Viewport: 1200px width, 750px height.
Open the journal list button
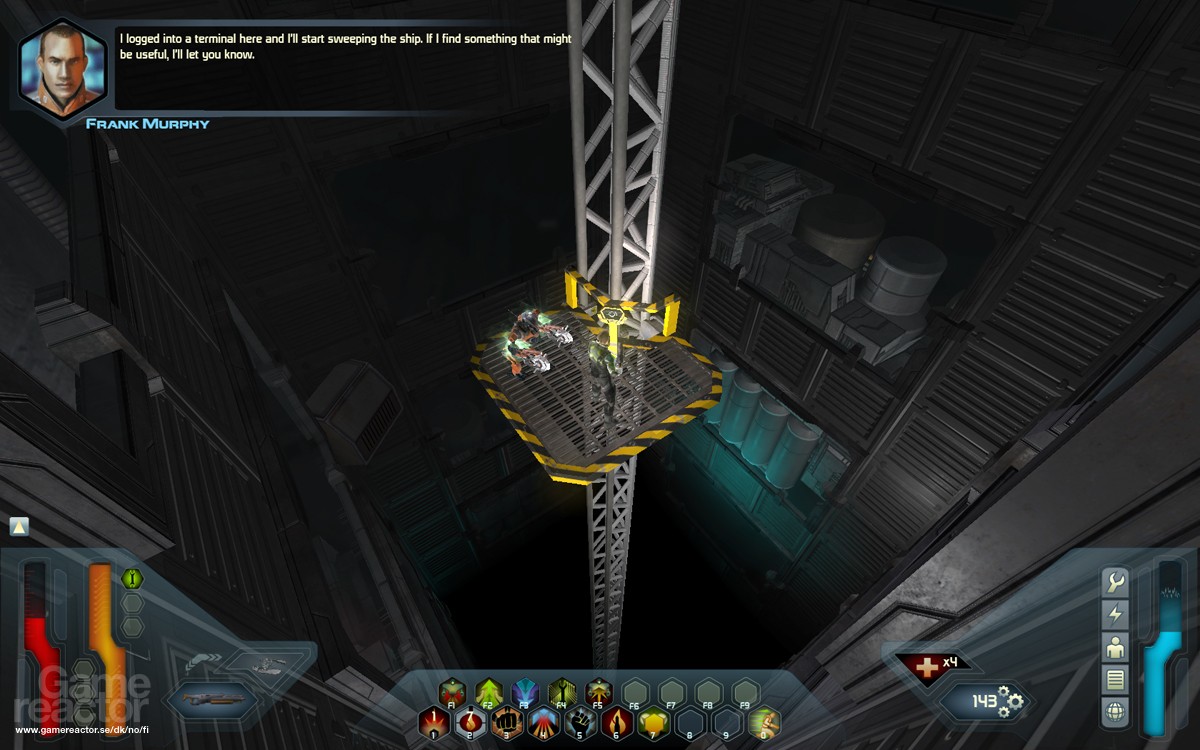pos(1115,680)
